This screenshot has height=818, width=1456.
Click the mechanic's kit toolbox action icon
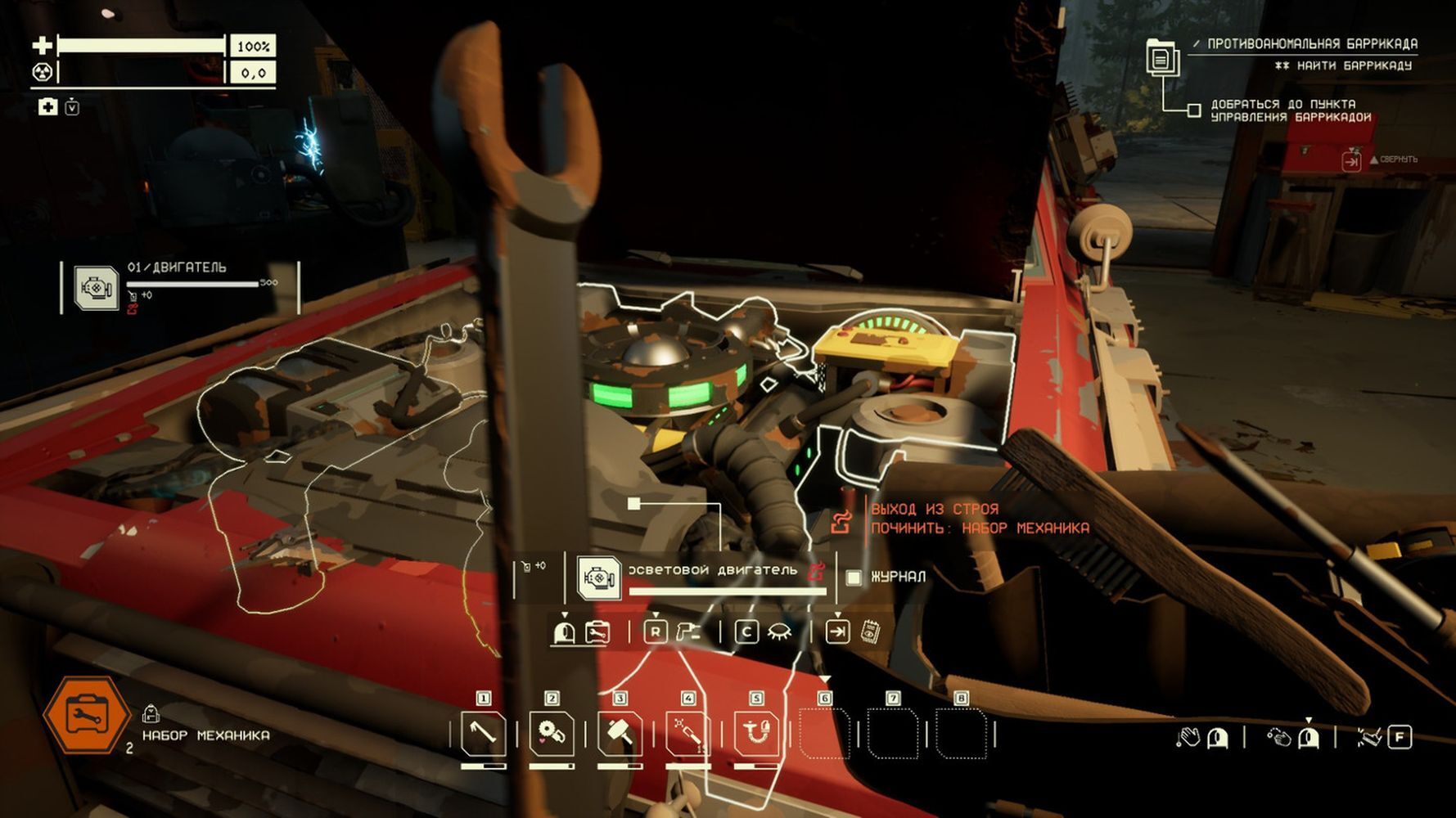598,632
